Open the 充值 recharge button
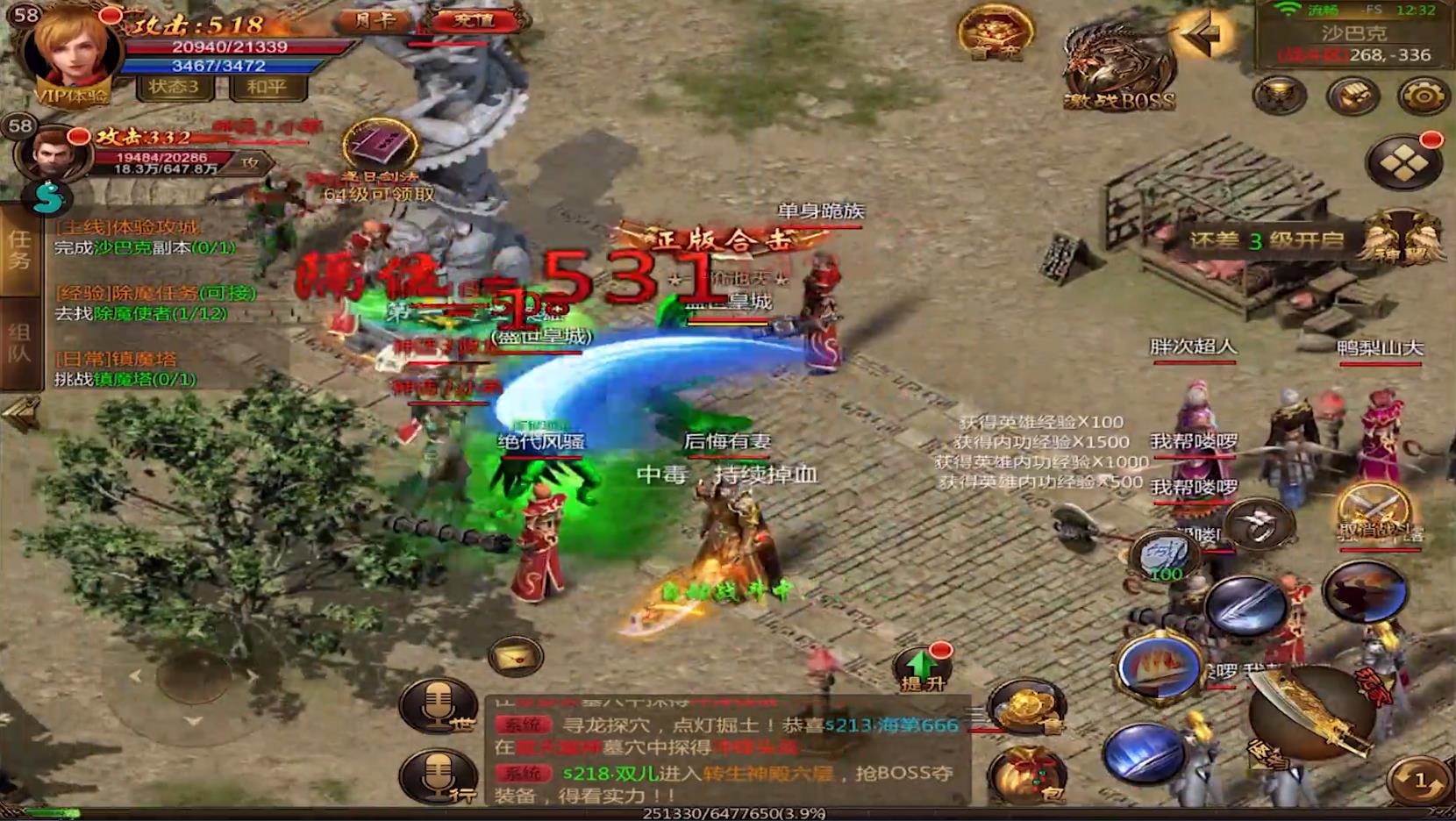The height and width of the screenshot is (821, 1456). (x=475, y=20)
